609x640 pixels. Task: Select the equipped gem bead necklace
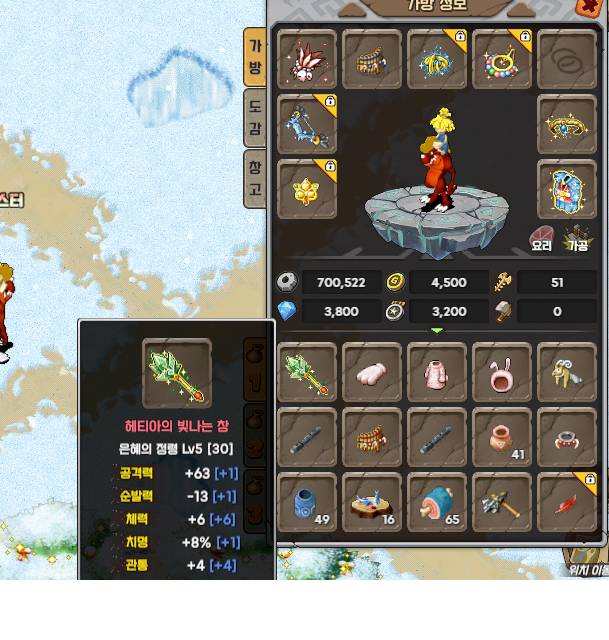[x=501, y=60]
